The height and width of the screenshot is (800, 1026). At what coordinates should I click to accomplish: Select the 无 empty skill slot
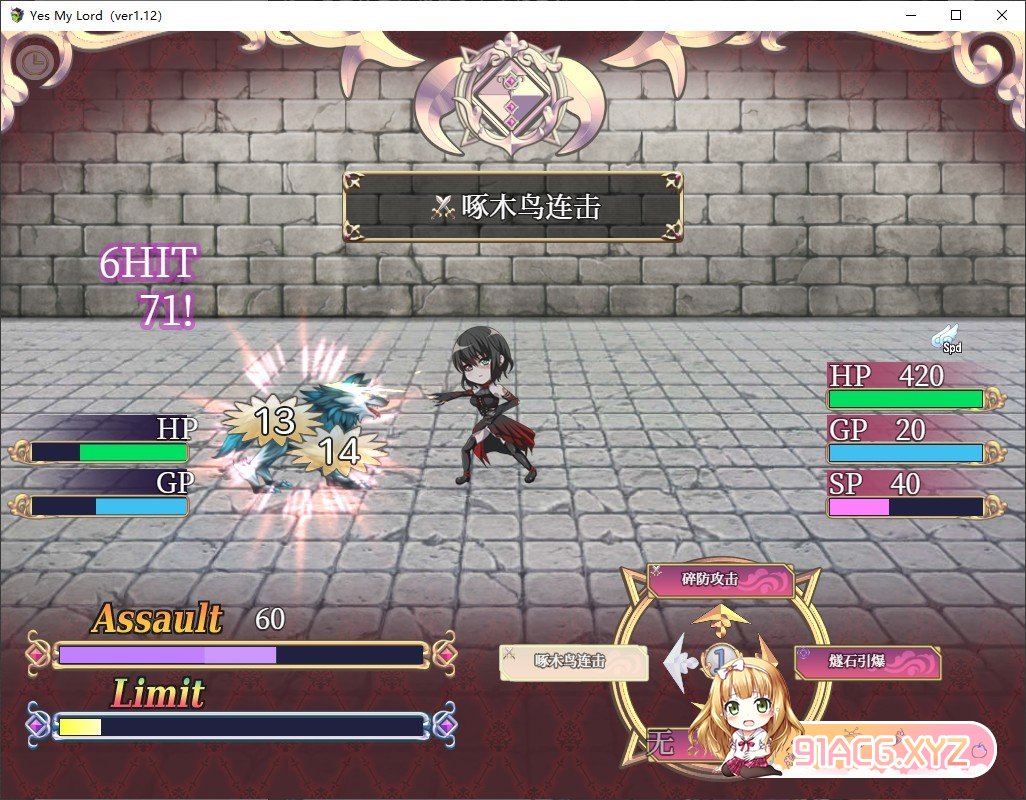662,743
